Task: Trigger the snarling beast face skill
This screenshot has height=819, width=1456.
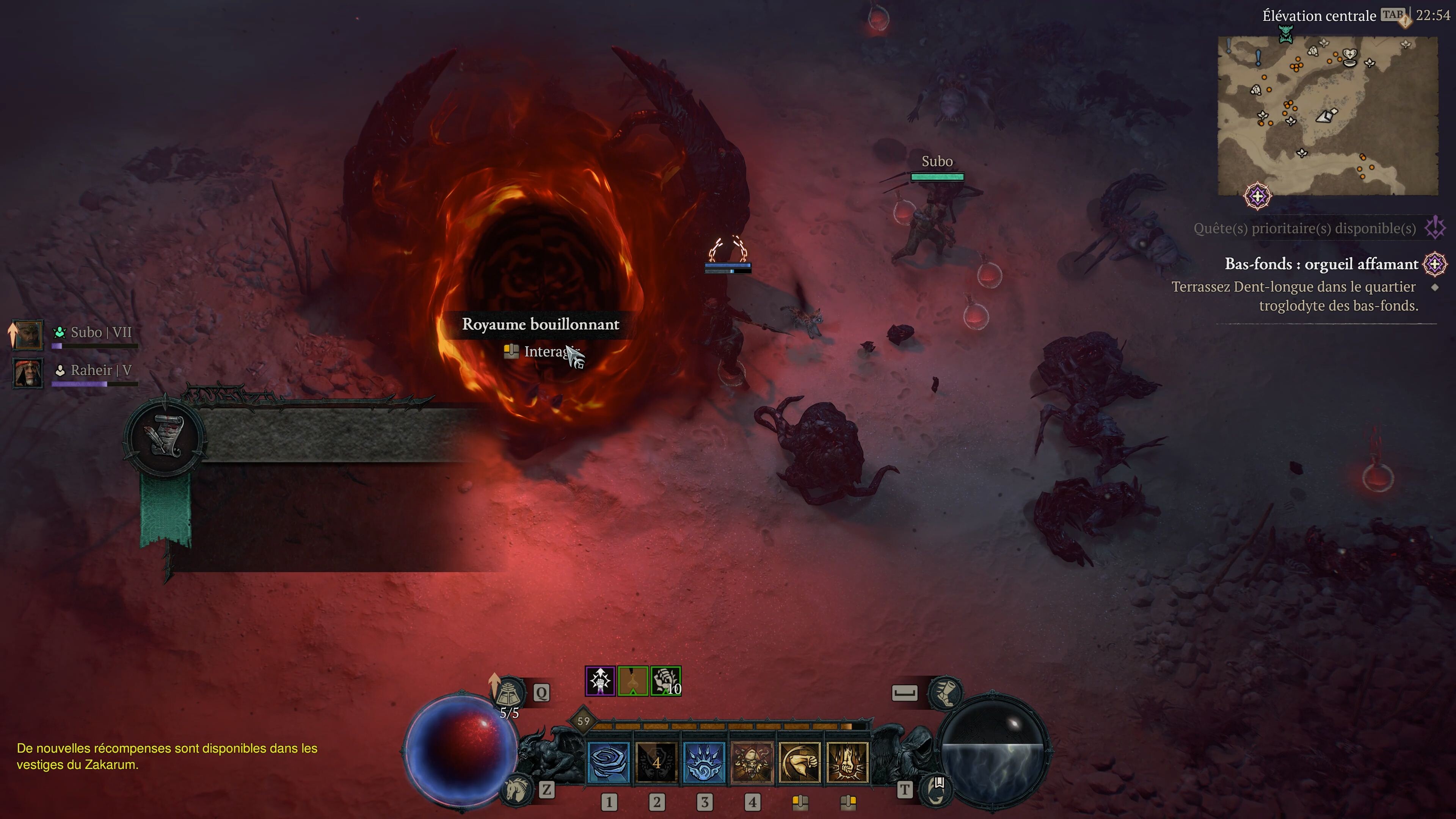Action: click(752, 763)
